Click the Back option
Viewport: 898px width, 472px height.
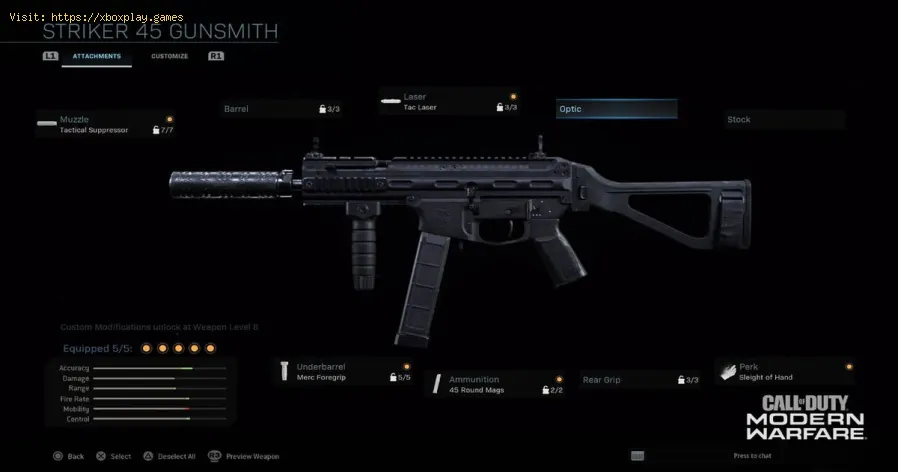coord(68,456)
